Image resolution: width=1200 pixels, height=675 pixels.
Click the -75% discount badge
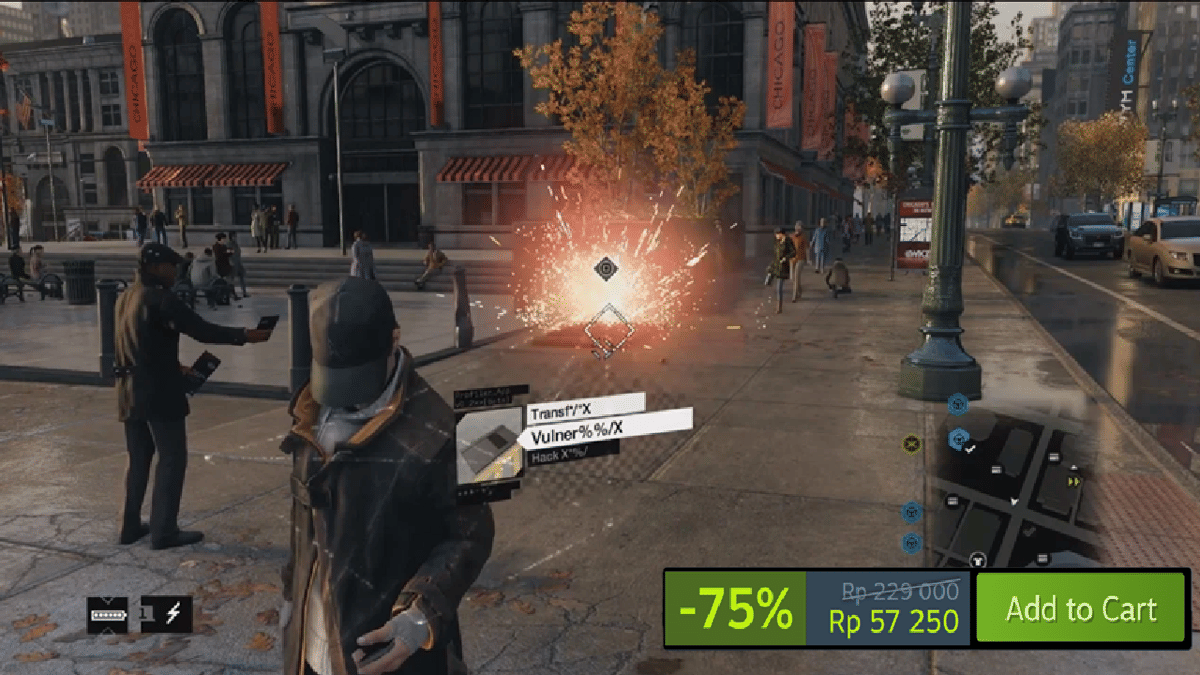click(x=735, y=608)
